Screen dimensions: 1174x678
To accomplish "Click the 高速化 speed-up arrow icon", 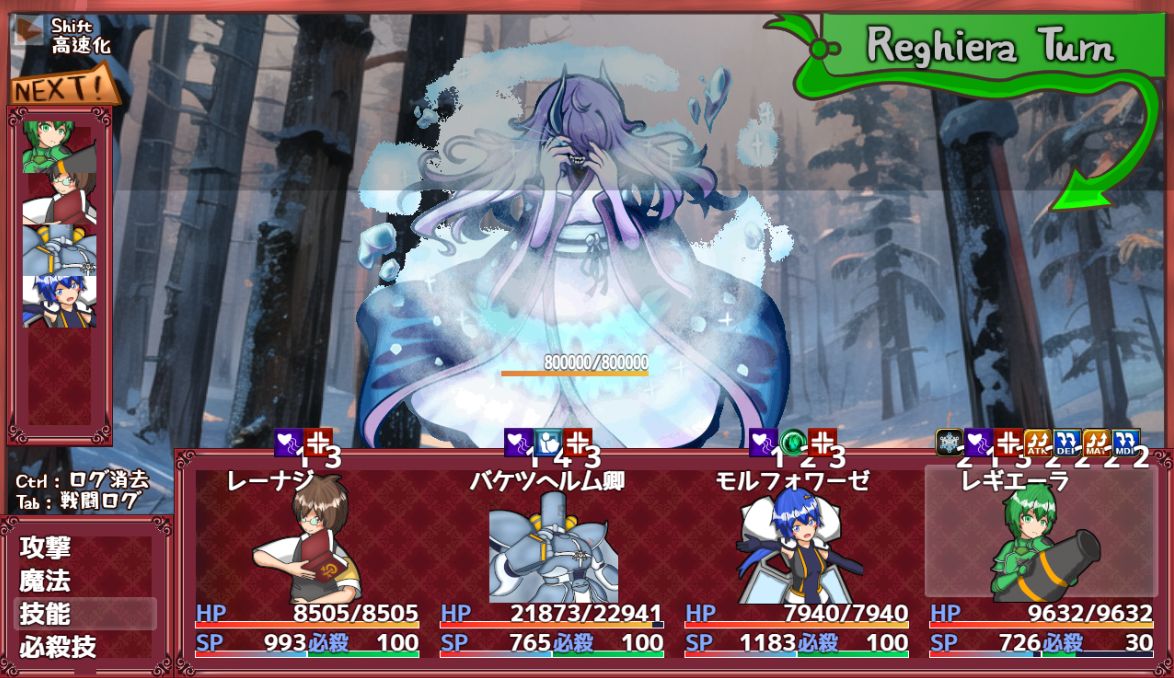I will (x=27, y=35).
